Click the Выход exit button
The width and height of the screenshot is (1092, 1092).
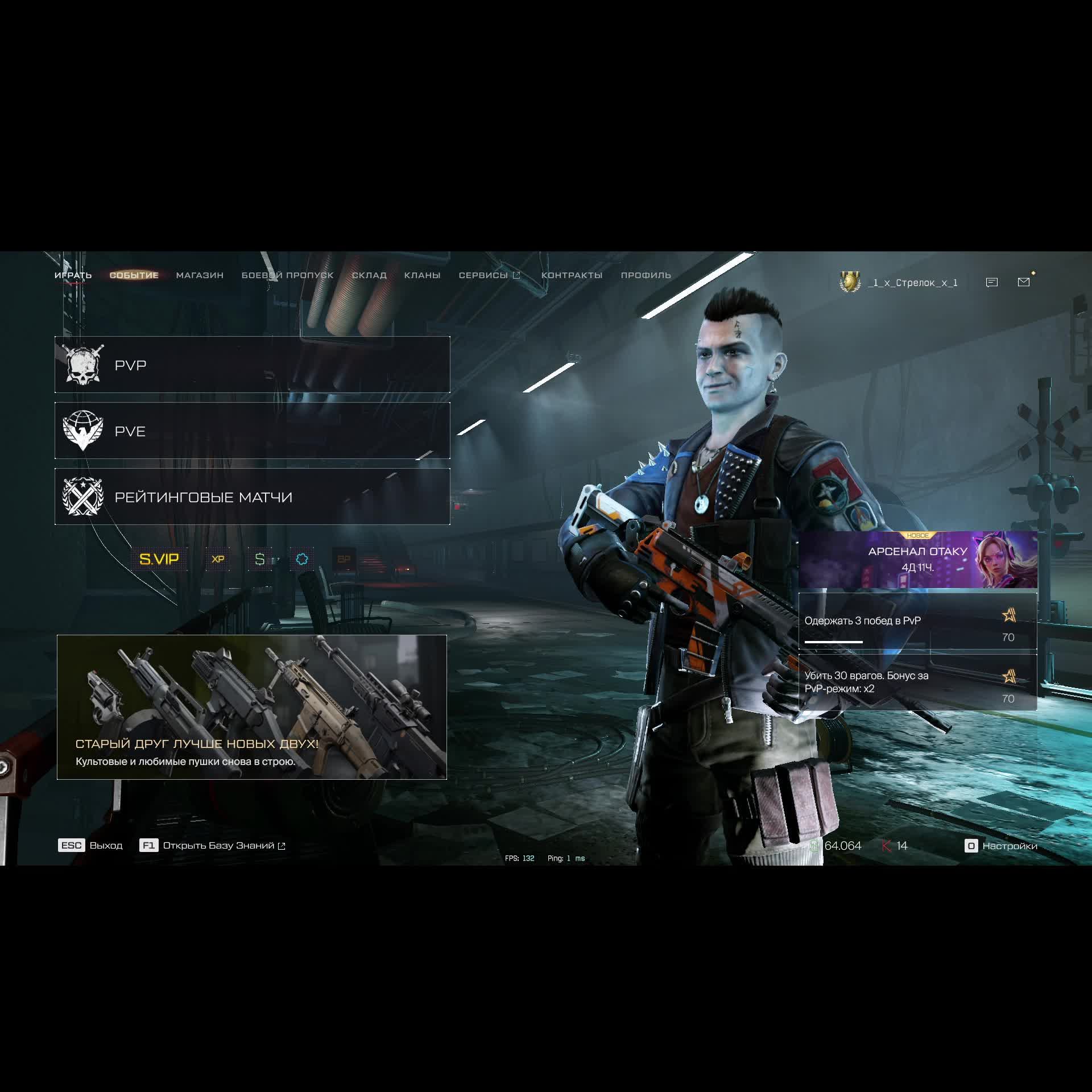click(x=91, y=845)
